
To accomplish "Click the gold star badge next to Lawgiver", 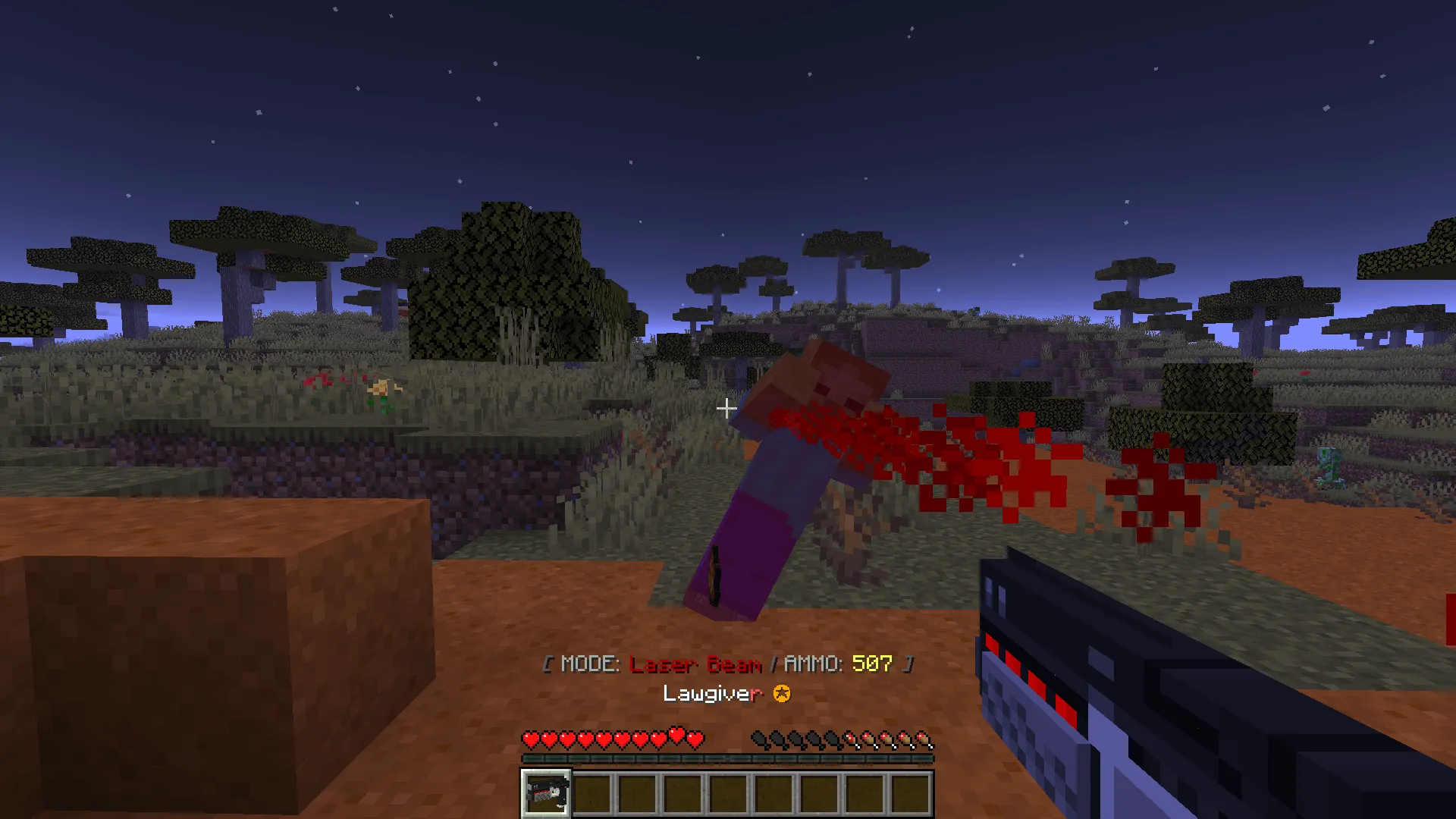I will click(782, 692).
